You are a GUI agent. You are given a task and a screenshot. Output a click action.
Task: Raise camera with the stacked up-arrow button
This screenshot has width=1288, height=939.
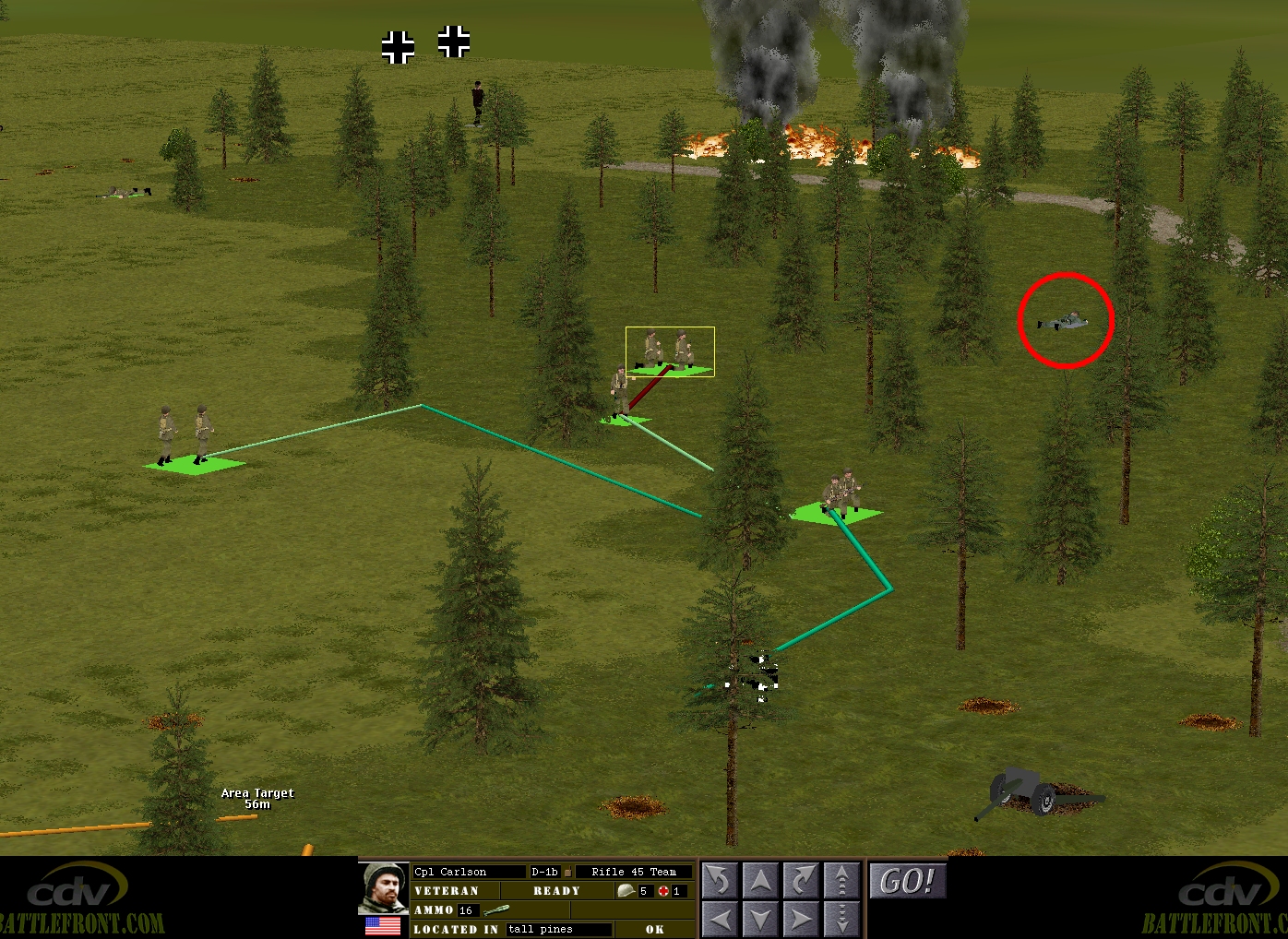[841, 881]
